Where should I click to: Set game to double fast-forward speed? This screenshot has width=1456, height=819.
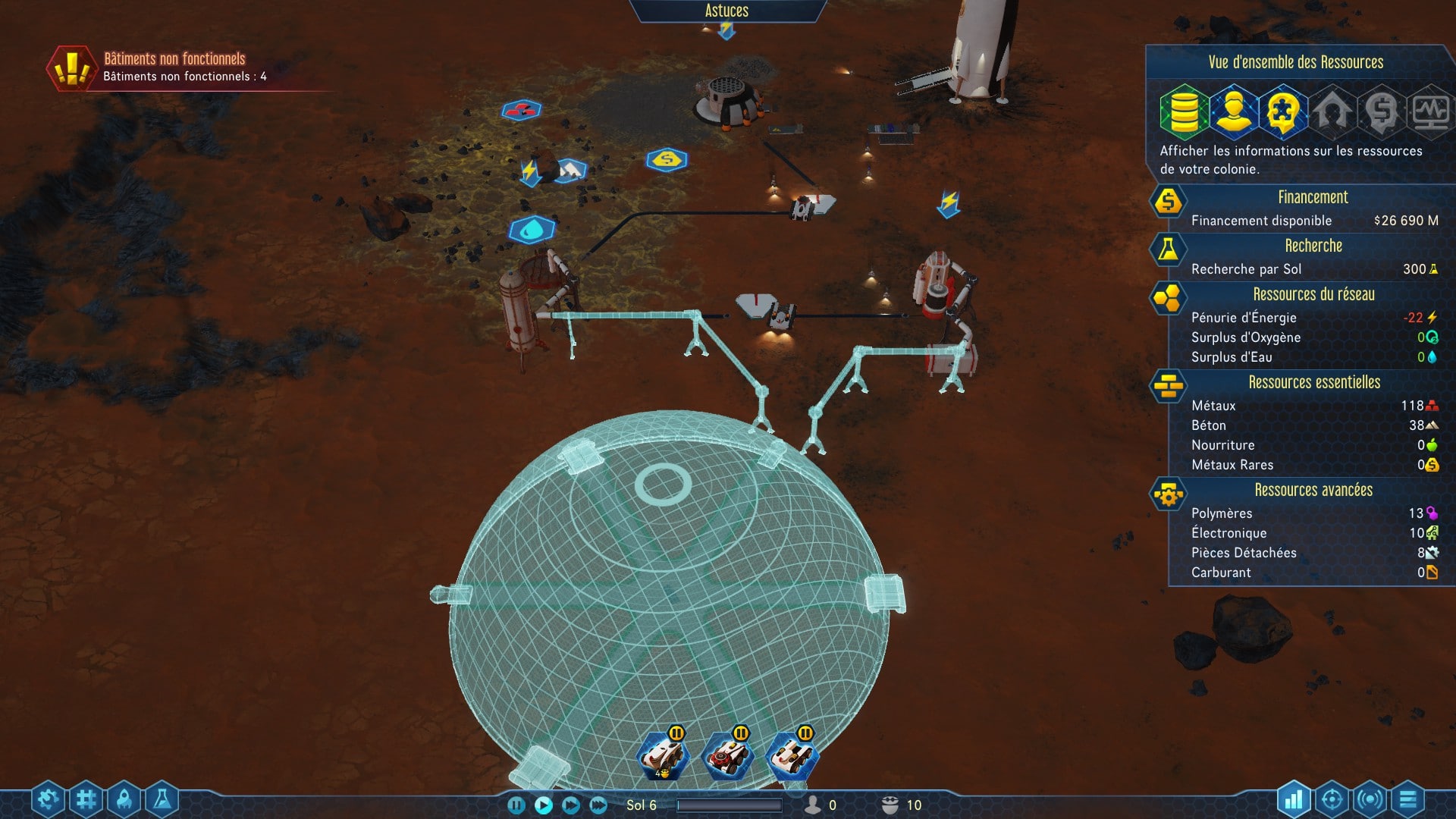571,805
